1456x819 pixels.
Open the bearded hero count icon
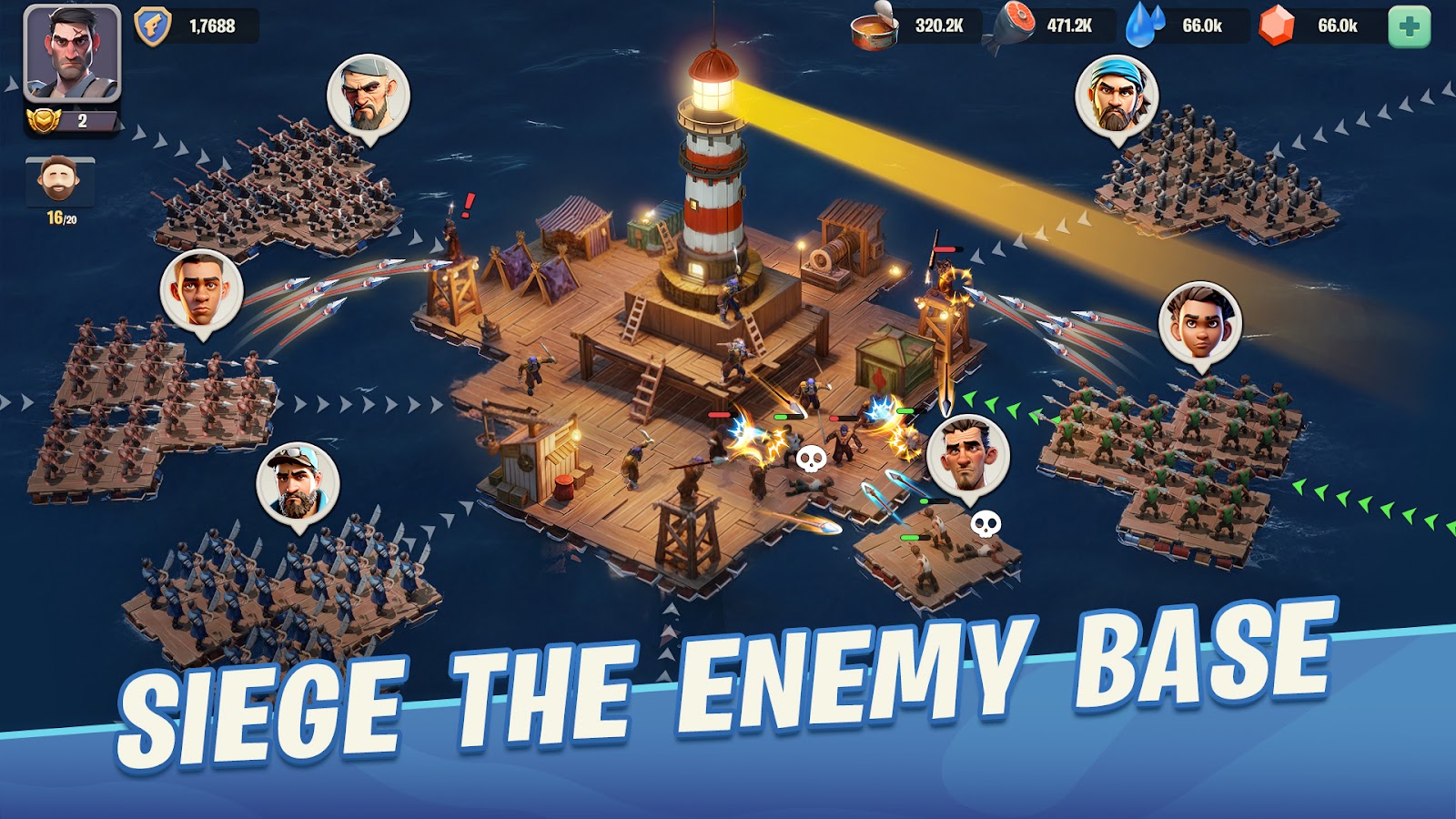click(59, 182)
